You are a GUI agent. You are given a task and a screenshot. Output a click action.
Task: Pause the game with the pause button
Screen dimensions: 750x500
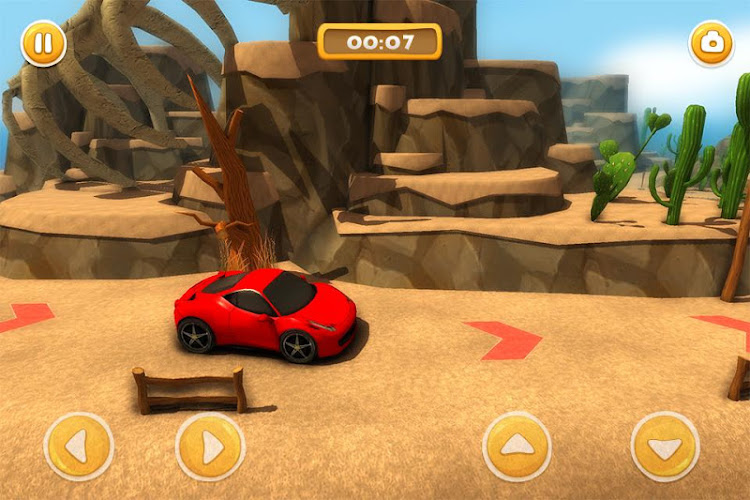pyautogui.click(x=43, y=44)
